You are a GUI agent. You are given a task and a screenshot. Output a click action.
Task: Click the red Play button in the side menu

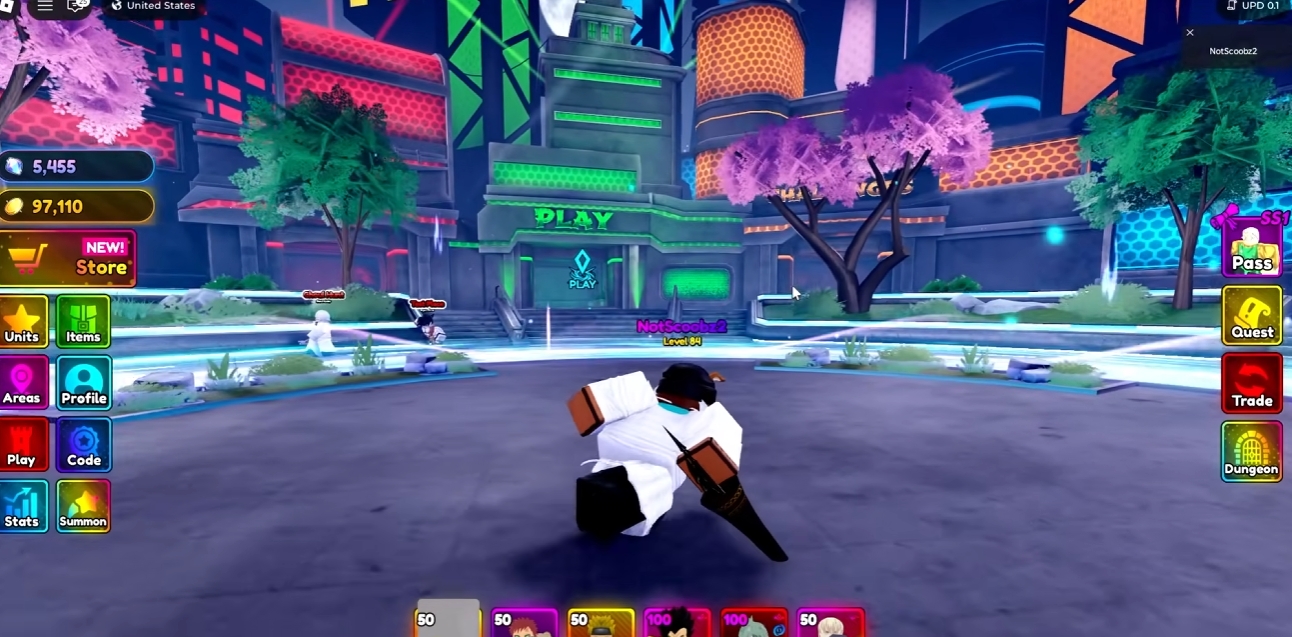23,446
